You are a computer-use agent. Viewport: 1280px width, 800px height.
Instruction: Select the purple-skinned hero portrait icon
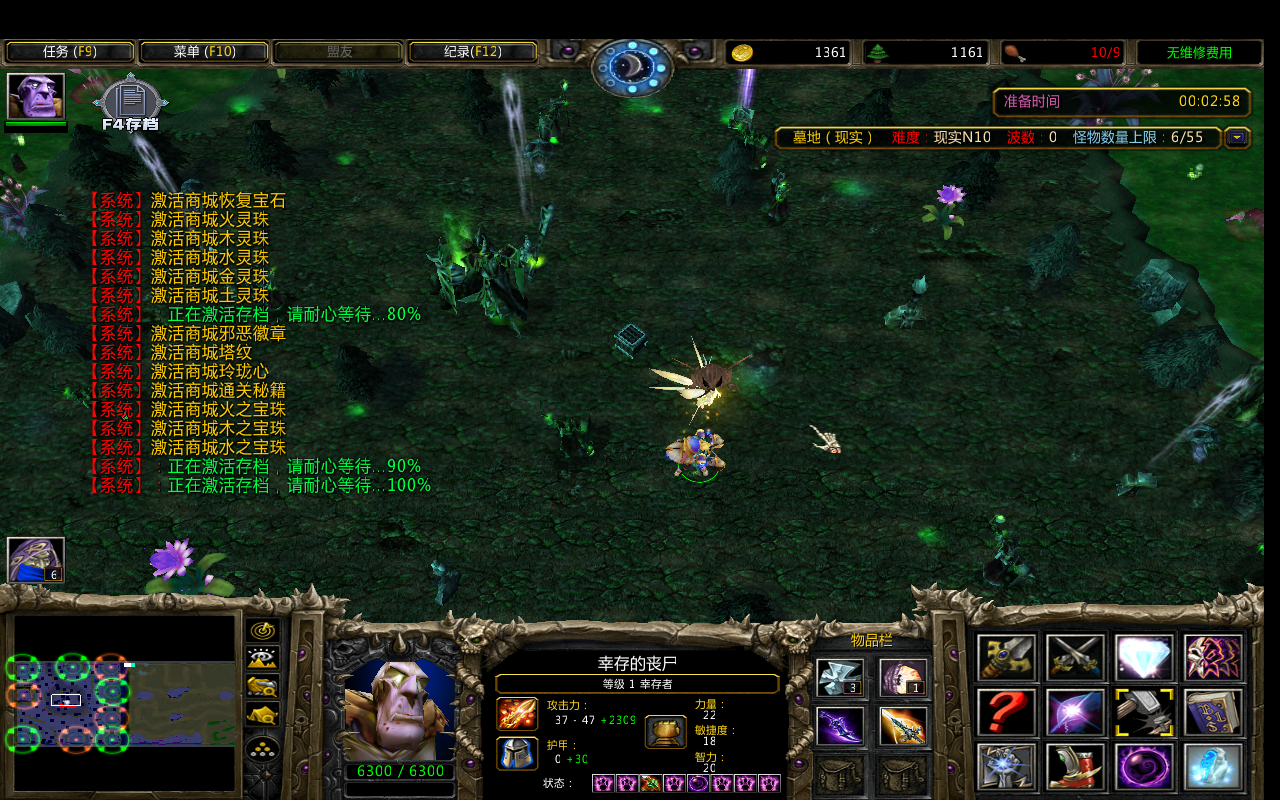coord(36,96)
